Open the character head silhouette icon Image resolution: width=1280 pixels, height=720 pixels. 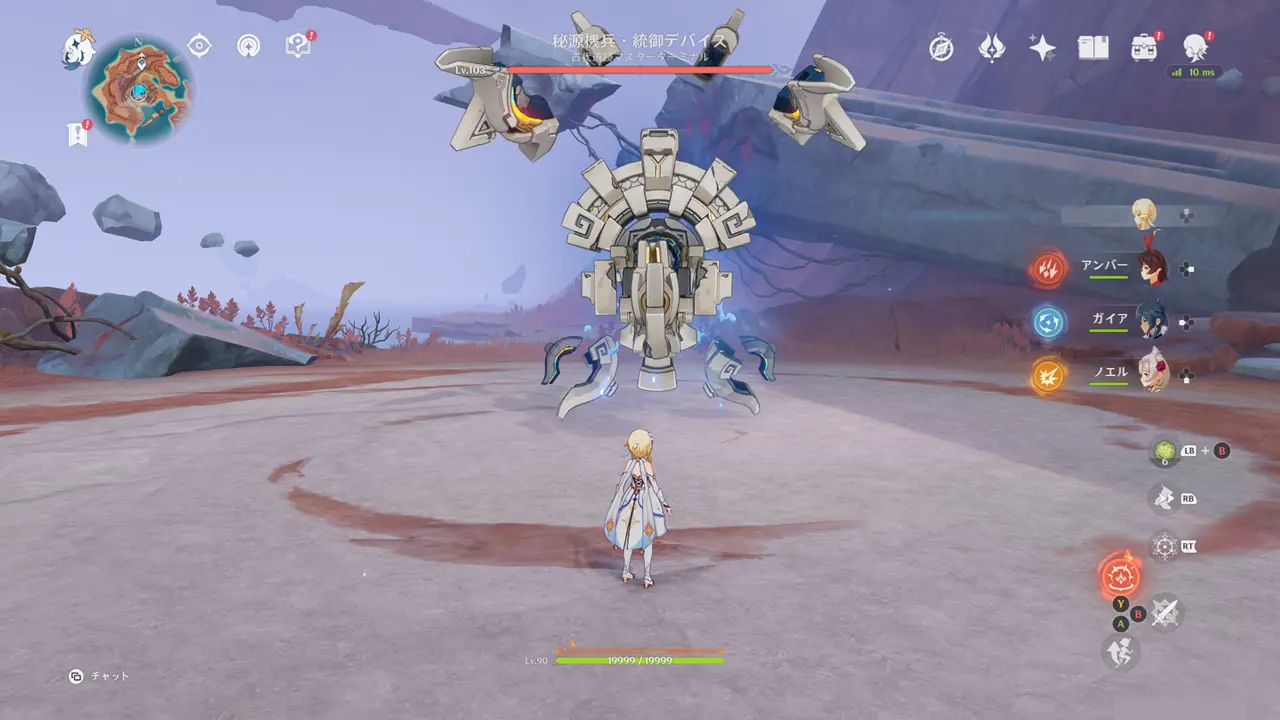(x=1194, y=47)
